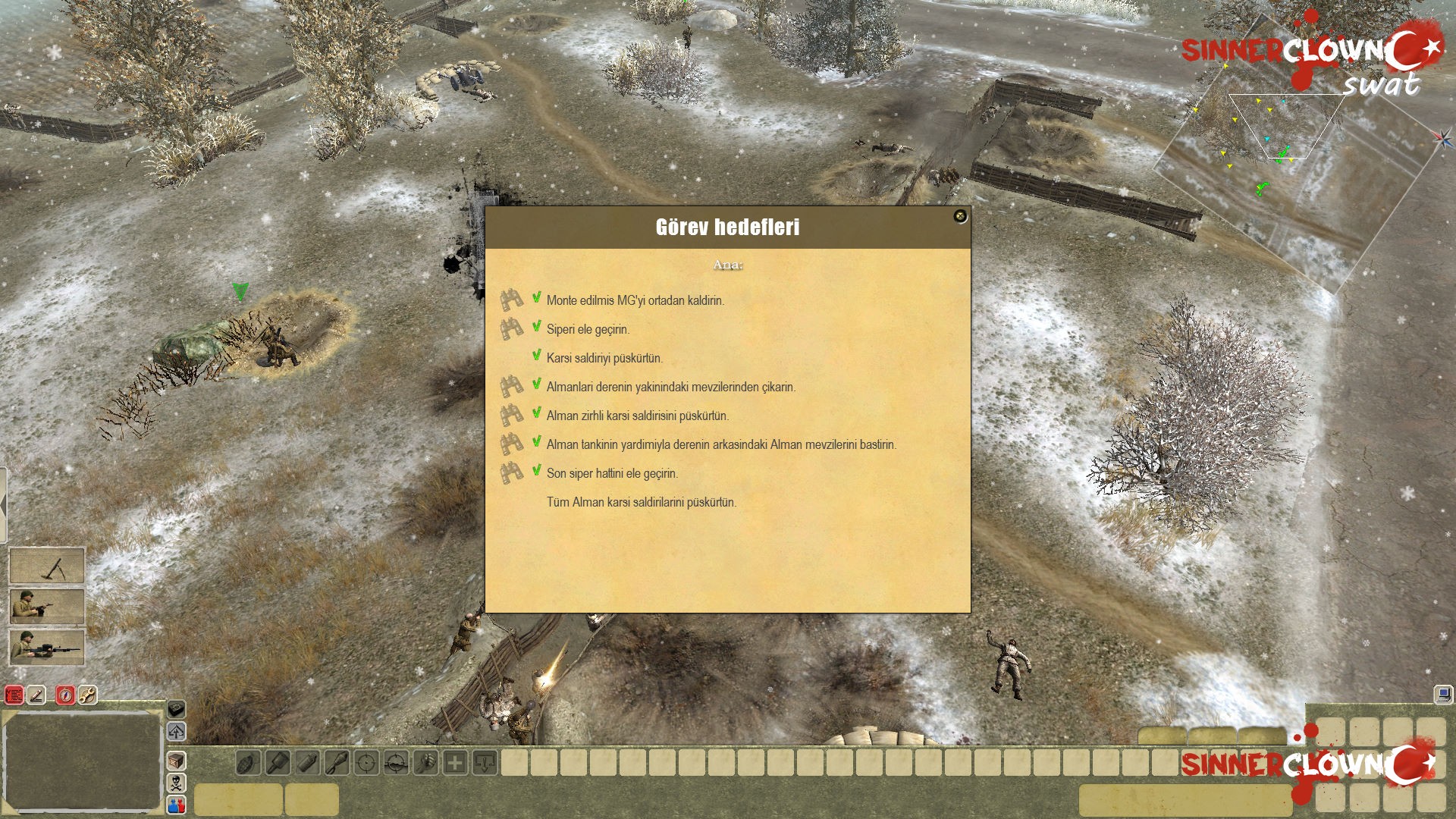The width and height of the screenshot is (1456, 819).
Task: Choose the fist melee command
Action: [425, 763]
